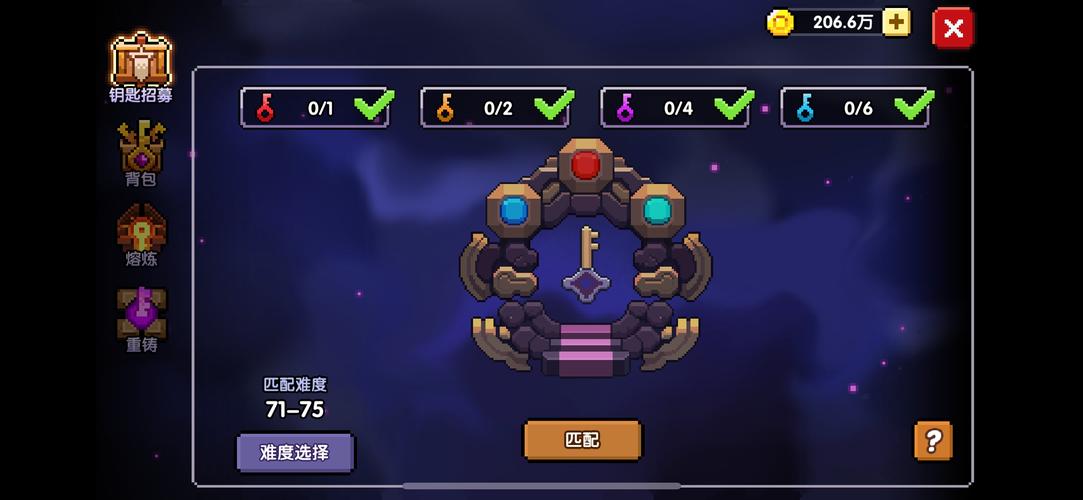Switch to the 熔炼 smelting tab

tap(141, 236)
